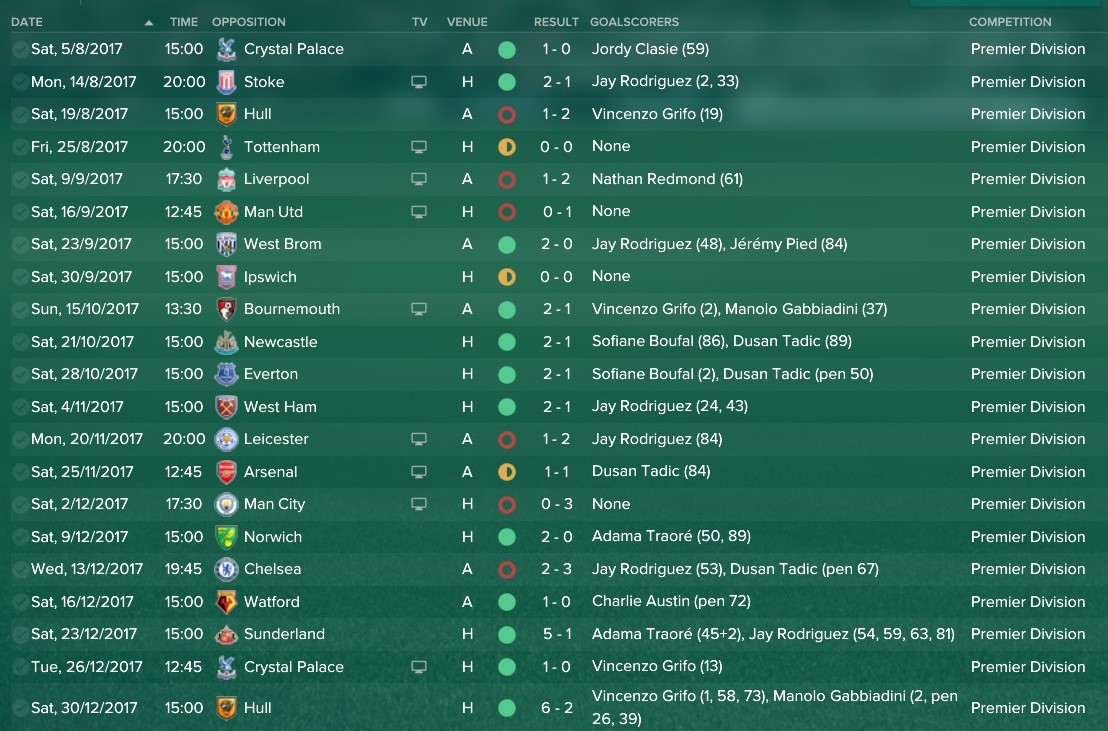Select the Goalscorers column header
This screenshot has height=731, width=1108.
634,22
